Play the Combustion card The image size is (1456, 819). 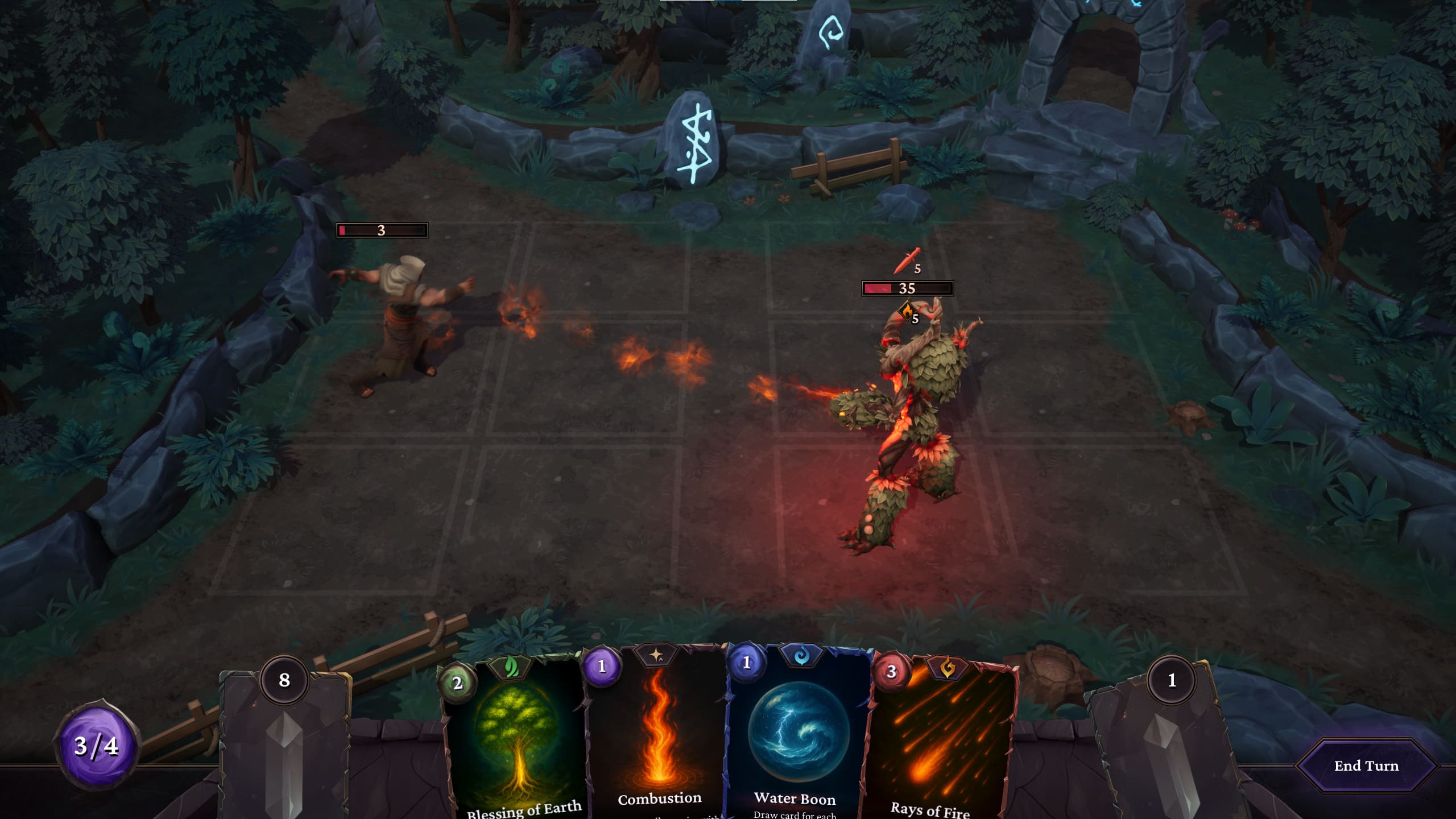pos(659,739)
